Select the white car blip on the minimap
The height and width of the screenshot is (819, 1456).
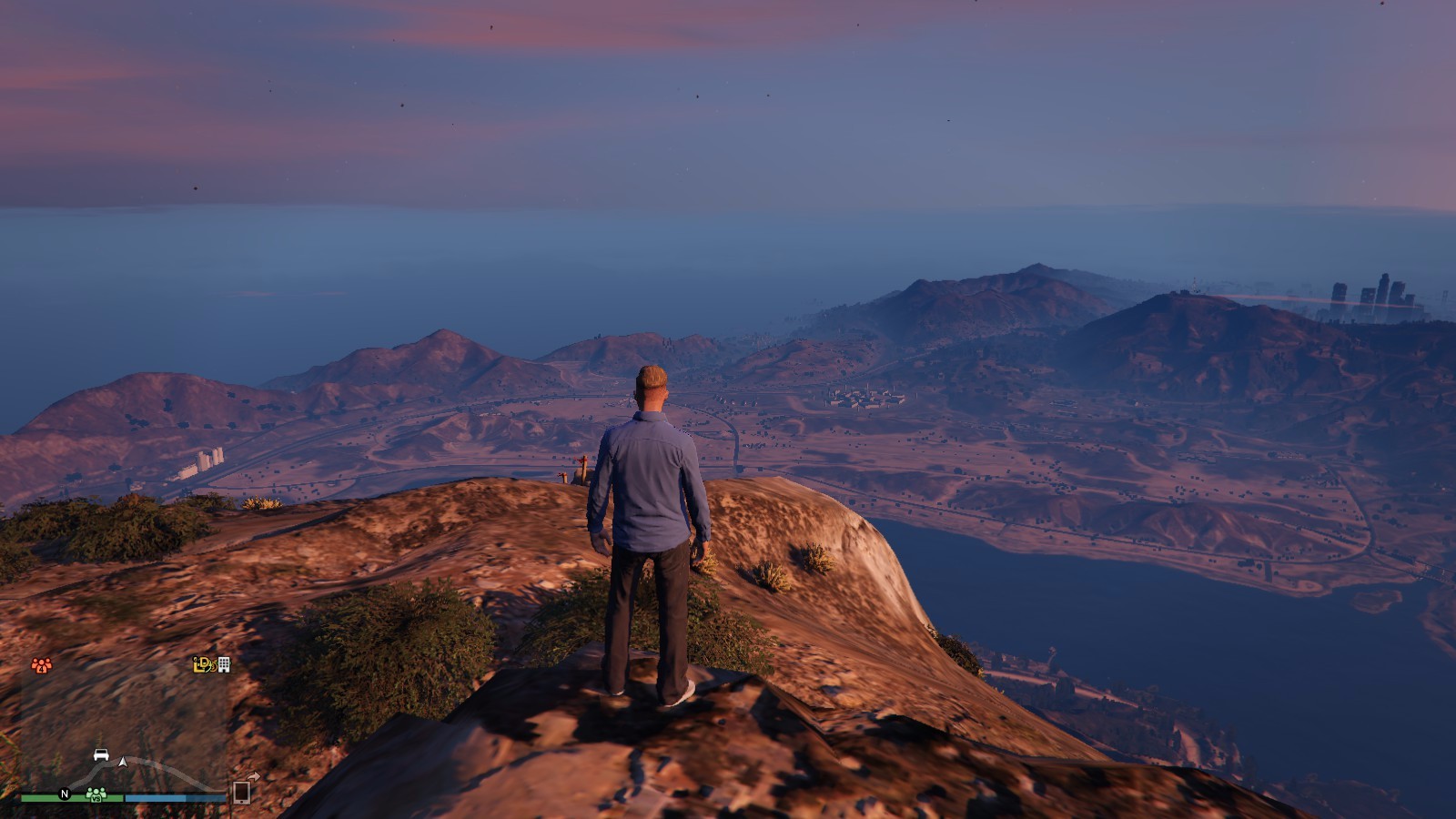point(101,755)
